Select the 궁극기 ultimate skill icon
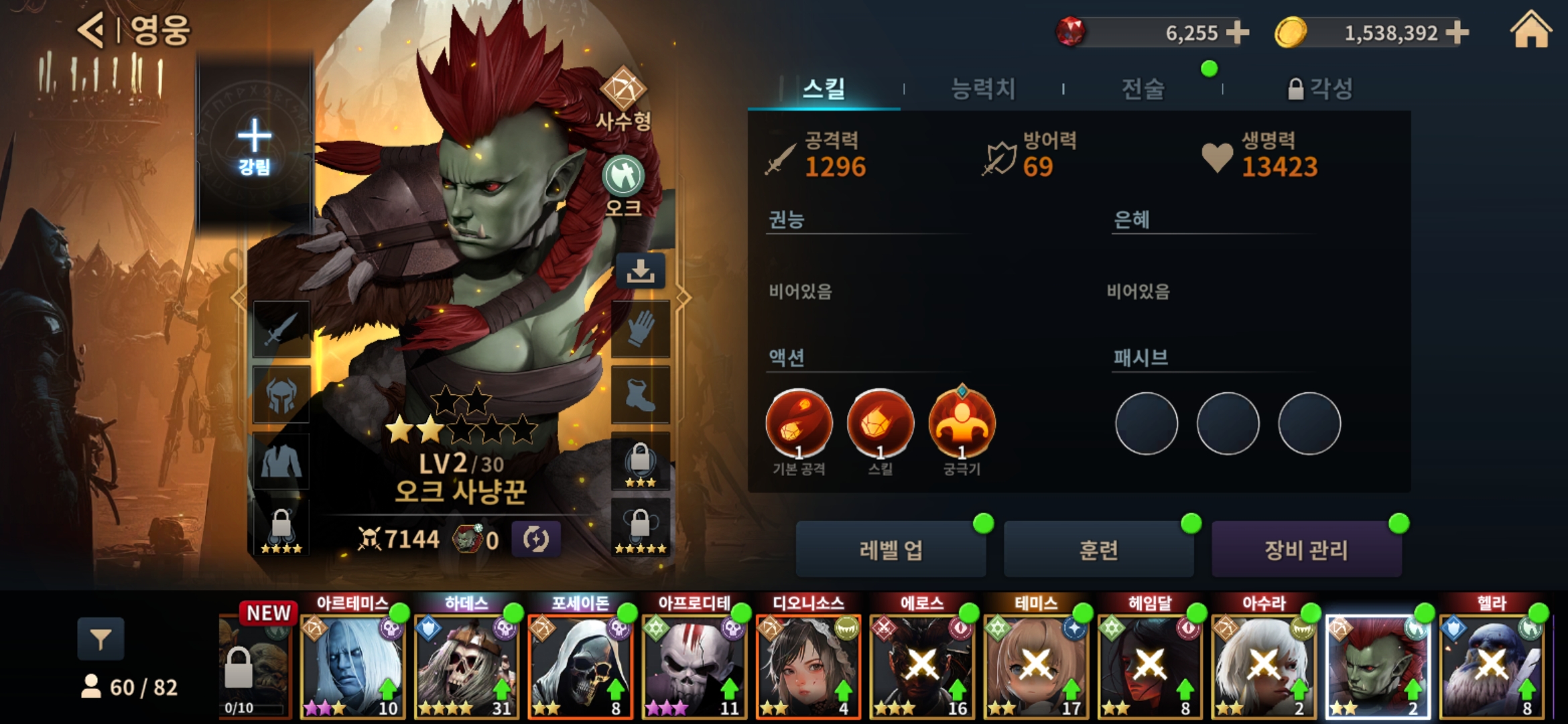This screenshot has height=724, width=1568. 962,424
